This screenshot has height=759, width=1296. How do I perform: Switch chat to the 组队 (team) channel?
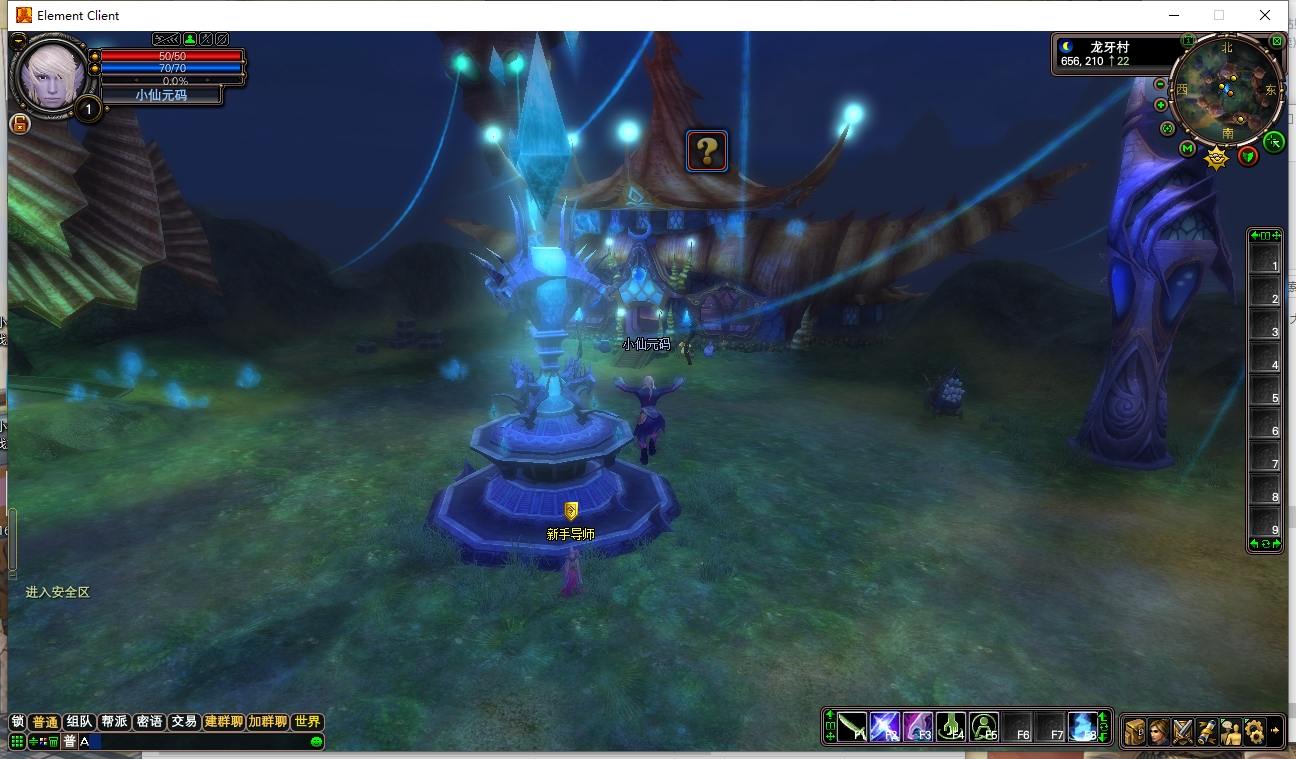tap(79, 722)
